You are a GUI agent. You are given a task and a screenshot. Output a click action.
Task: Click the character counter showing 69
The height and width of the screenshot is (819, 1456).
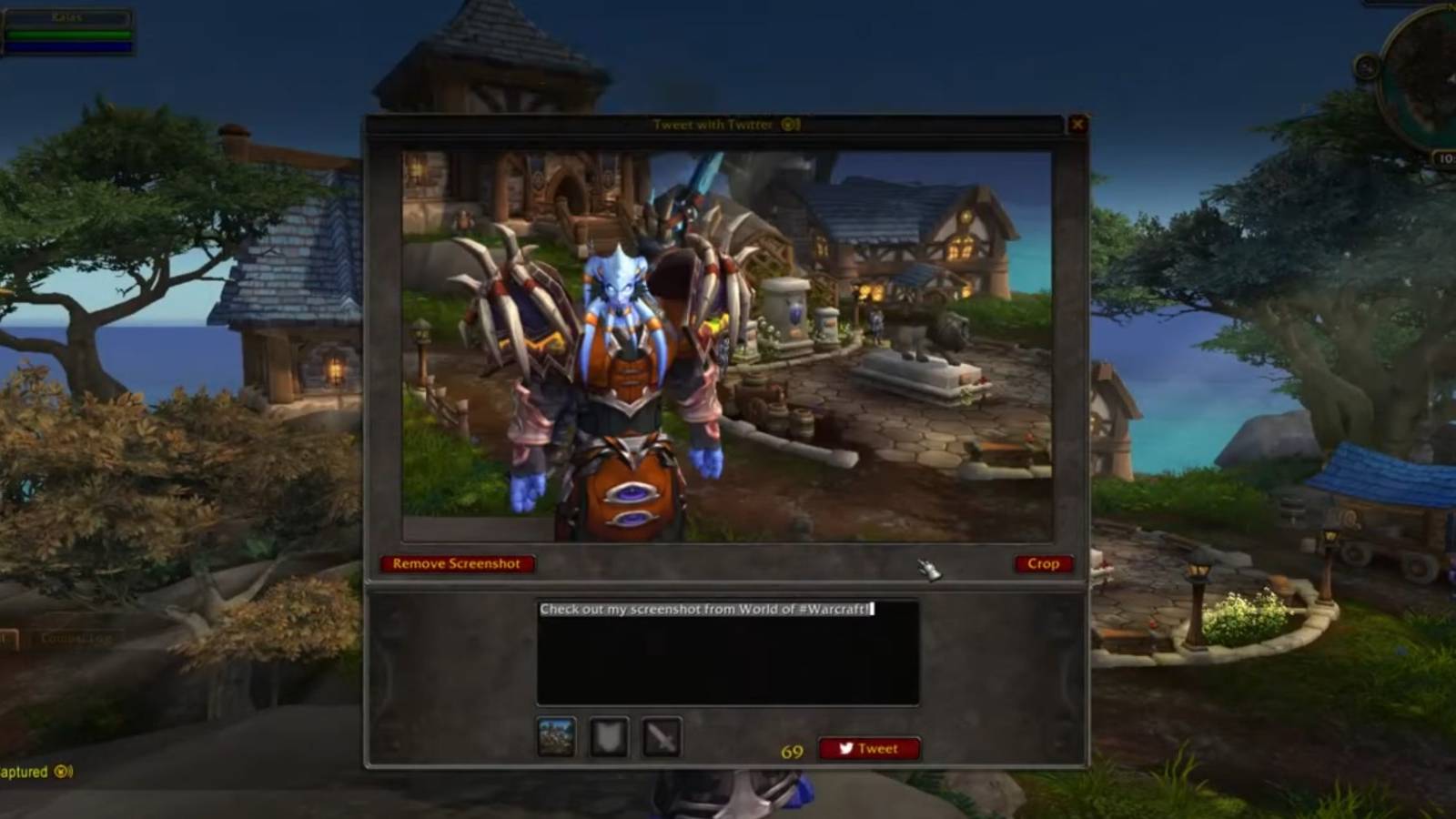click(791, 750)
